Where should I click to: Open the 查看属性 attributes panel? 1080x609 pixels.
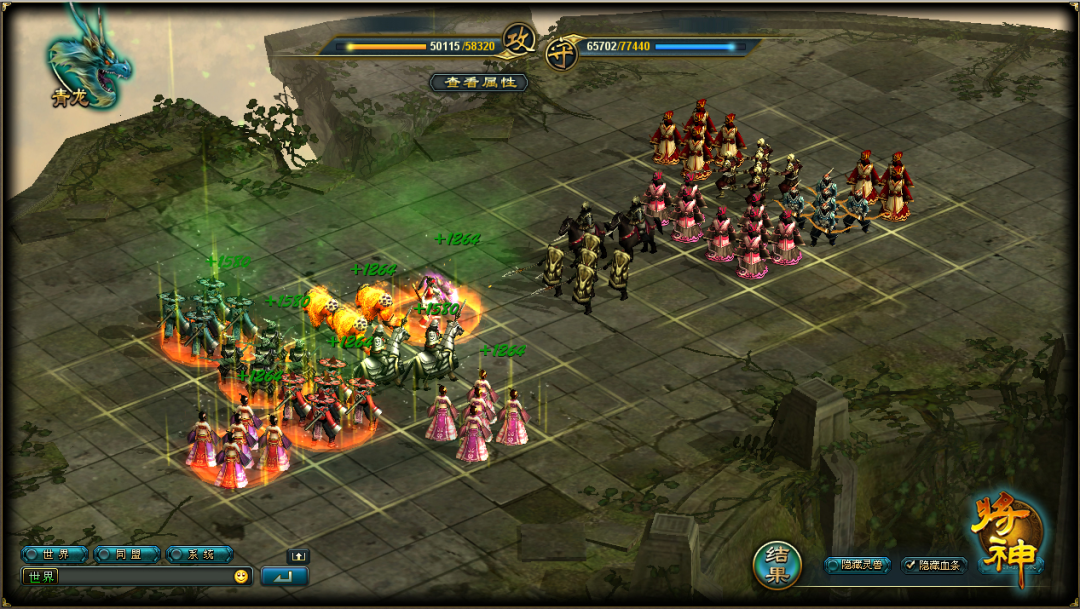point(479,82)
